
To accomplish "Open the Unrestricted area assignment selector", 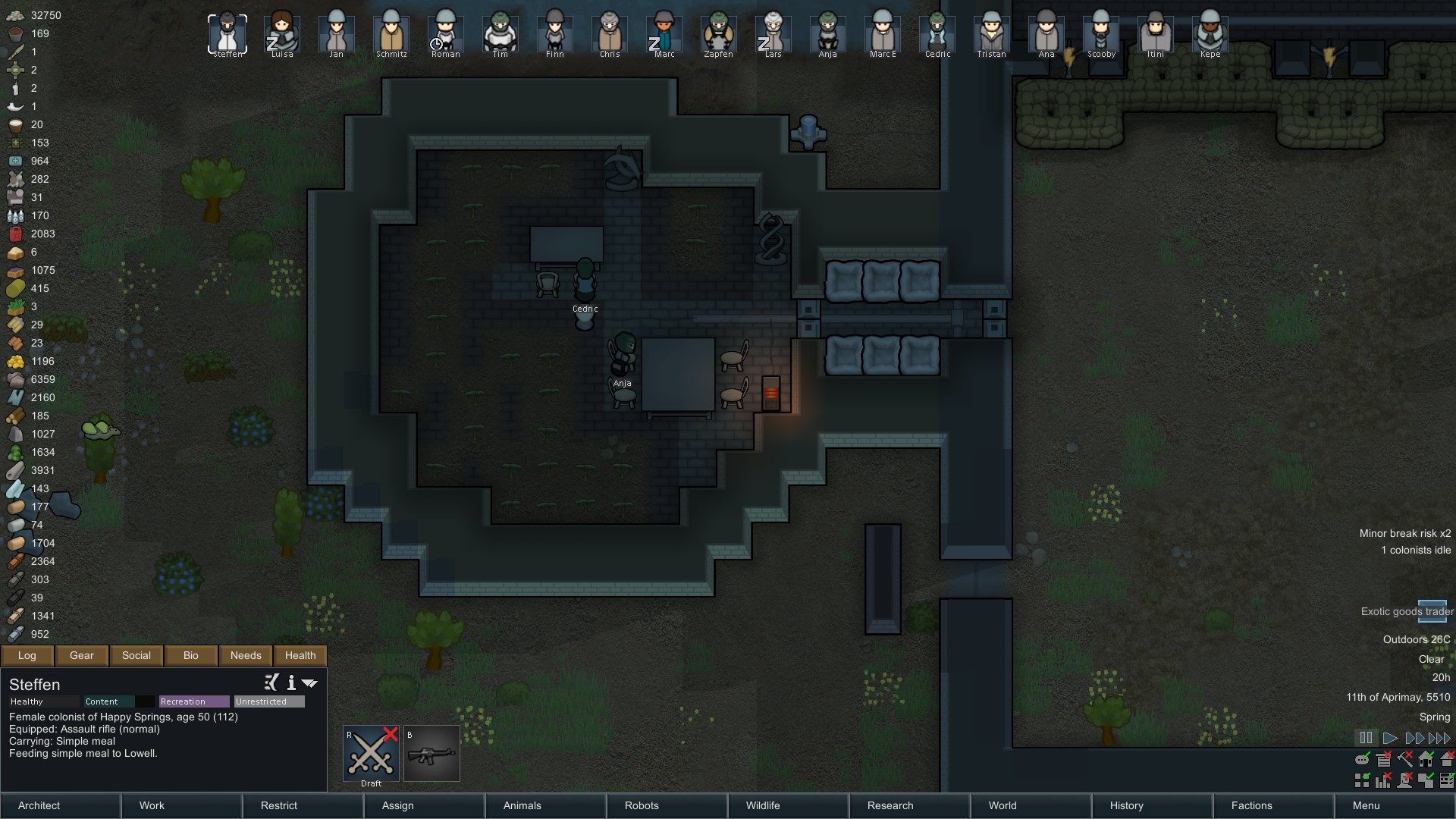I will tap(269, 701).
